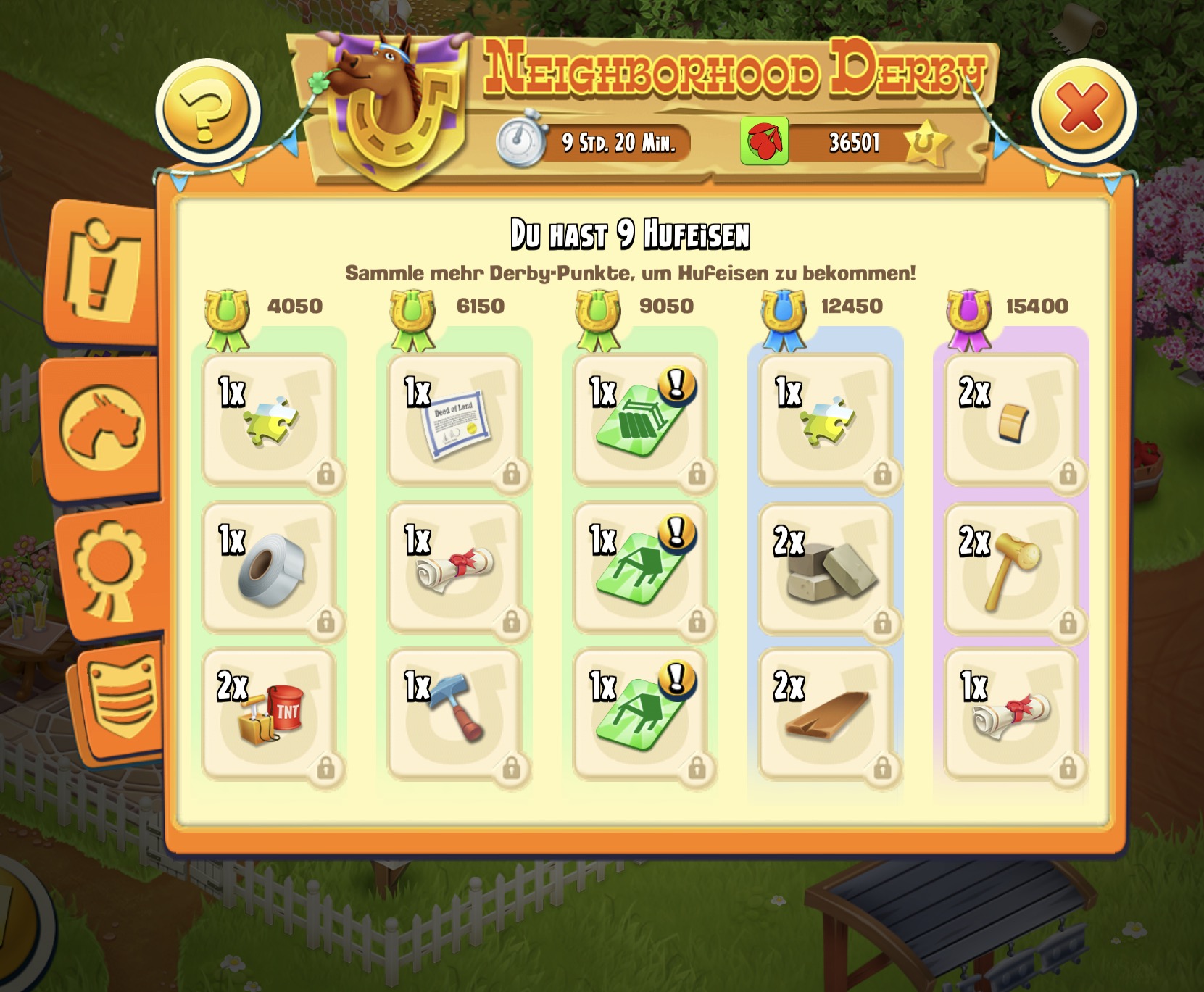The width and height of the screenshot is (1204, 992).
Task: Select the wooden mallet reward
Action: [x=1011, y=569]
